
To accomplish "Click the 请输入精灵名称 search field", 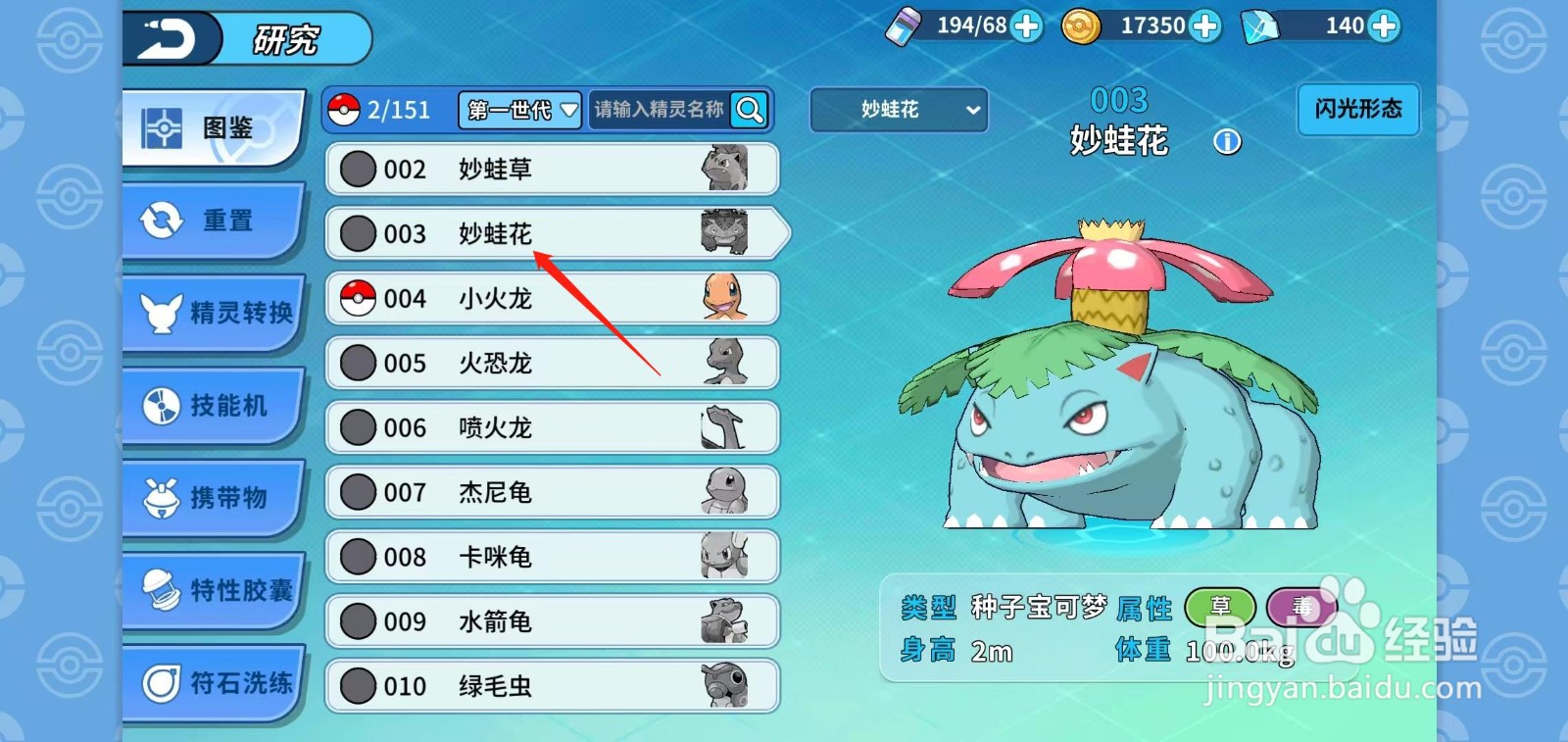I will [x=657, y=110].
